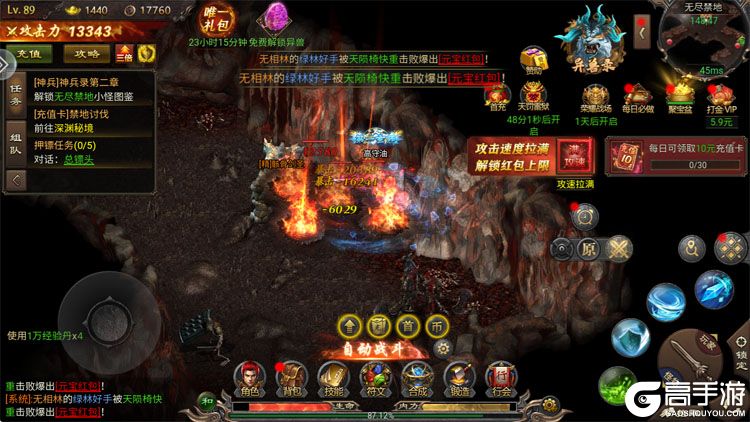Open the 技能 skills menu
The width and height of the screenshot is (750, 422).
point(332,377)
